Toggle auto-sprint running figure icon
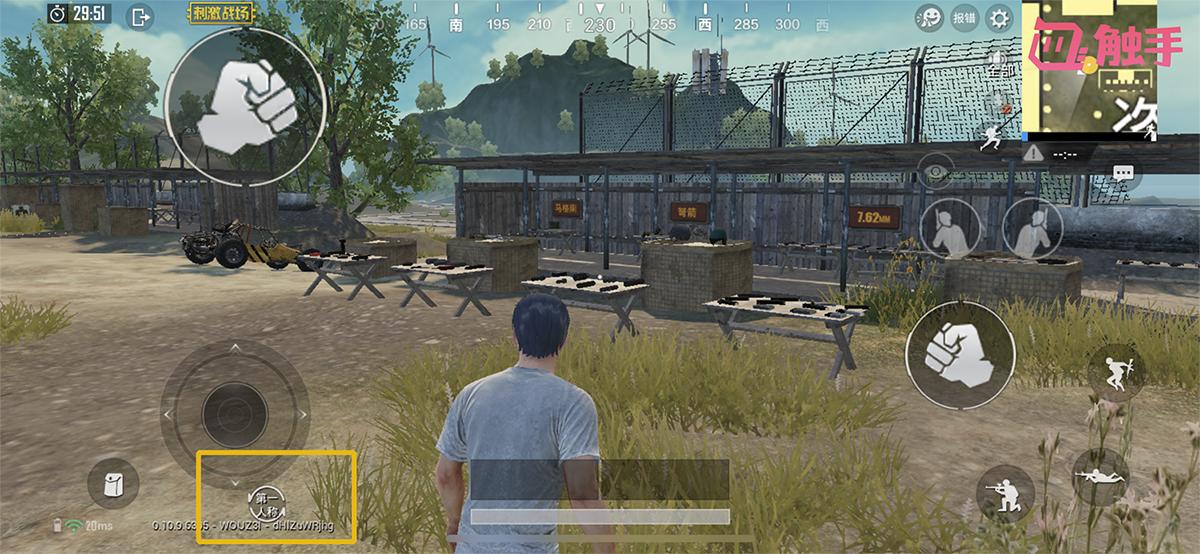This screenshot has width=1200, height=554. coord(992,138)
